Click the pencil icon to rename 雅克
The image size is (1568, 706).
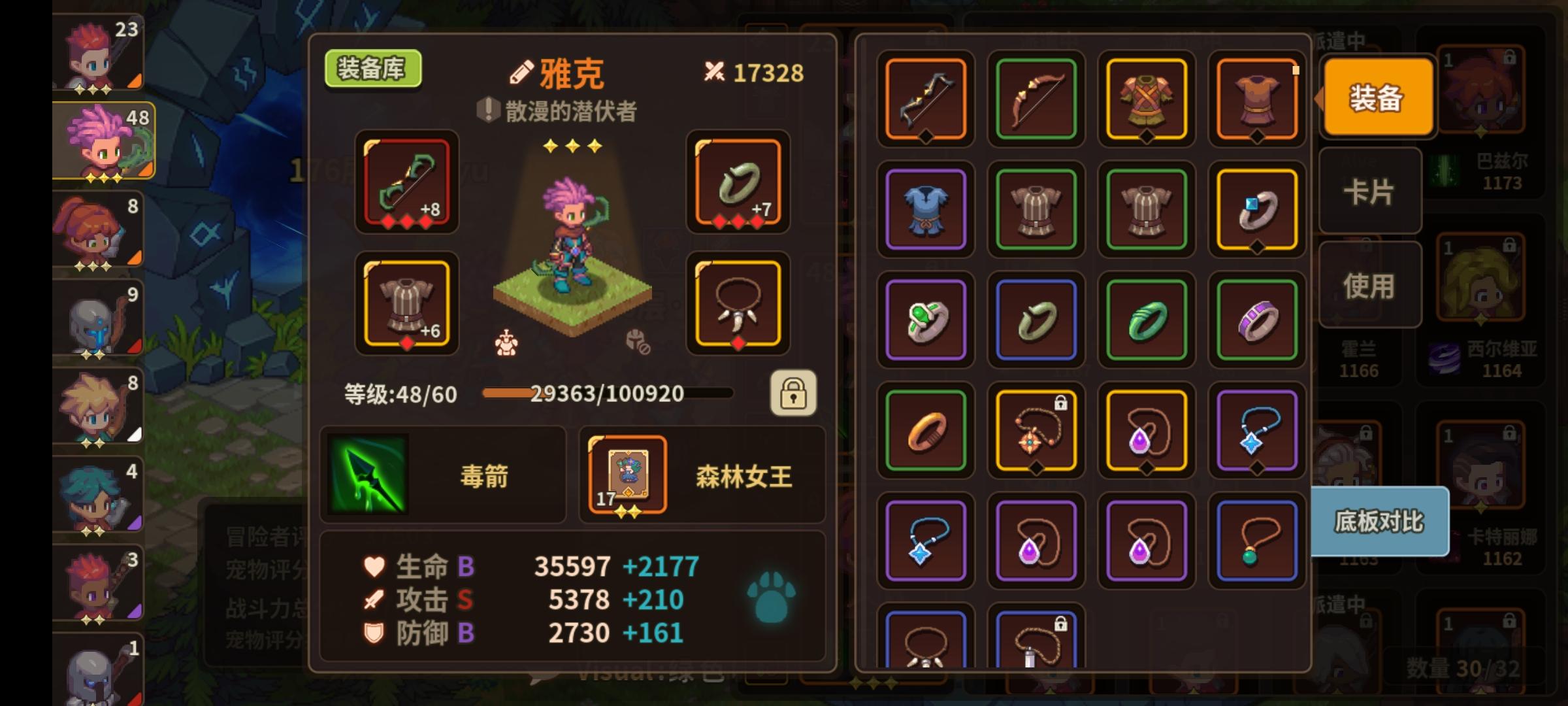coord(519,72)
